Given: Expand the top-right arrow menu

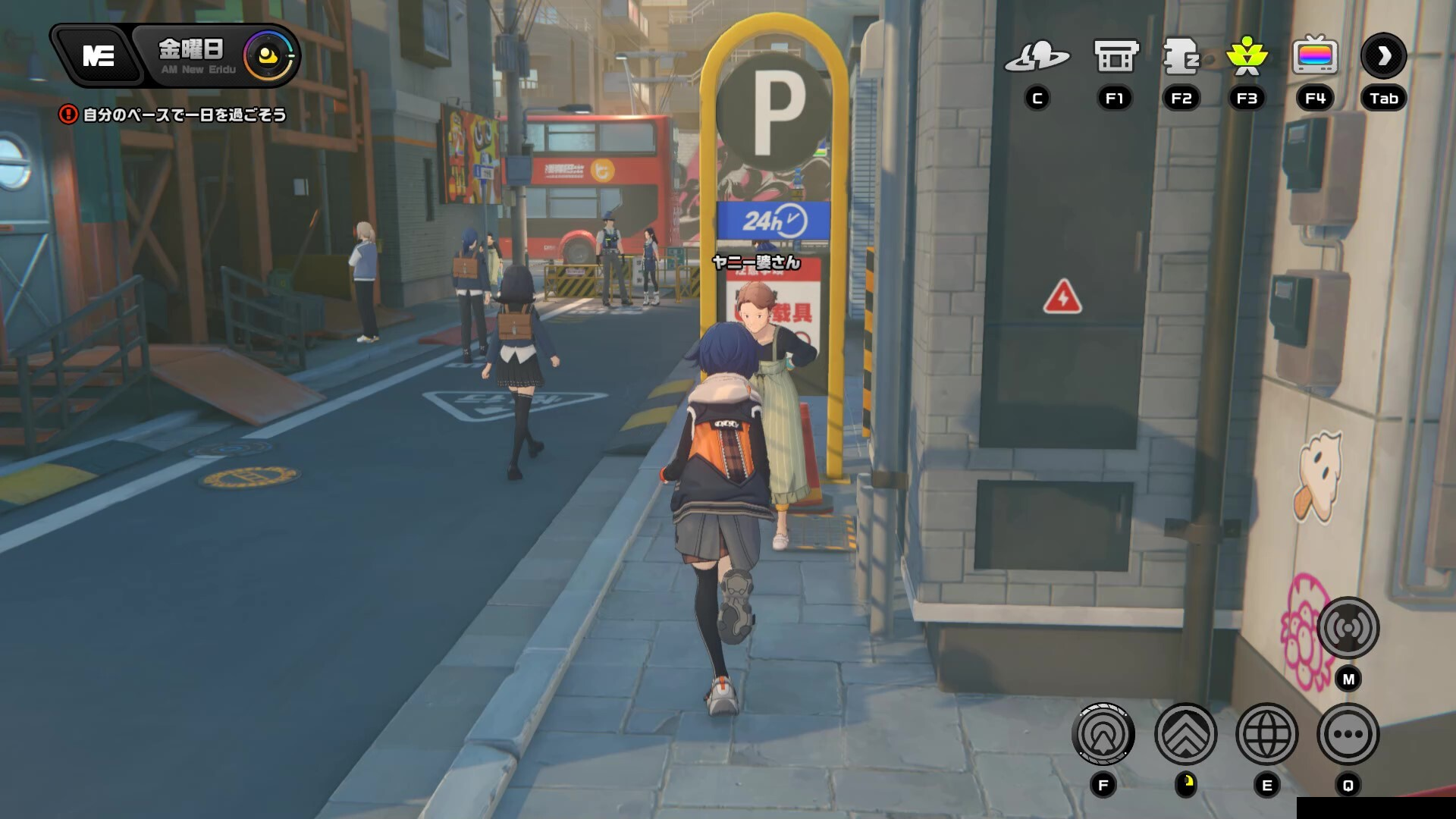Looking at the screenshot, I should pos(1383,56).
